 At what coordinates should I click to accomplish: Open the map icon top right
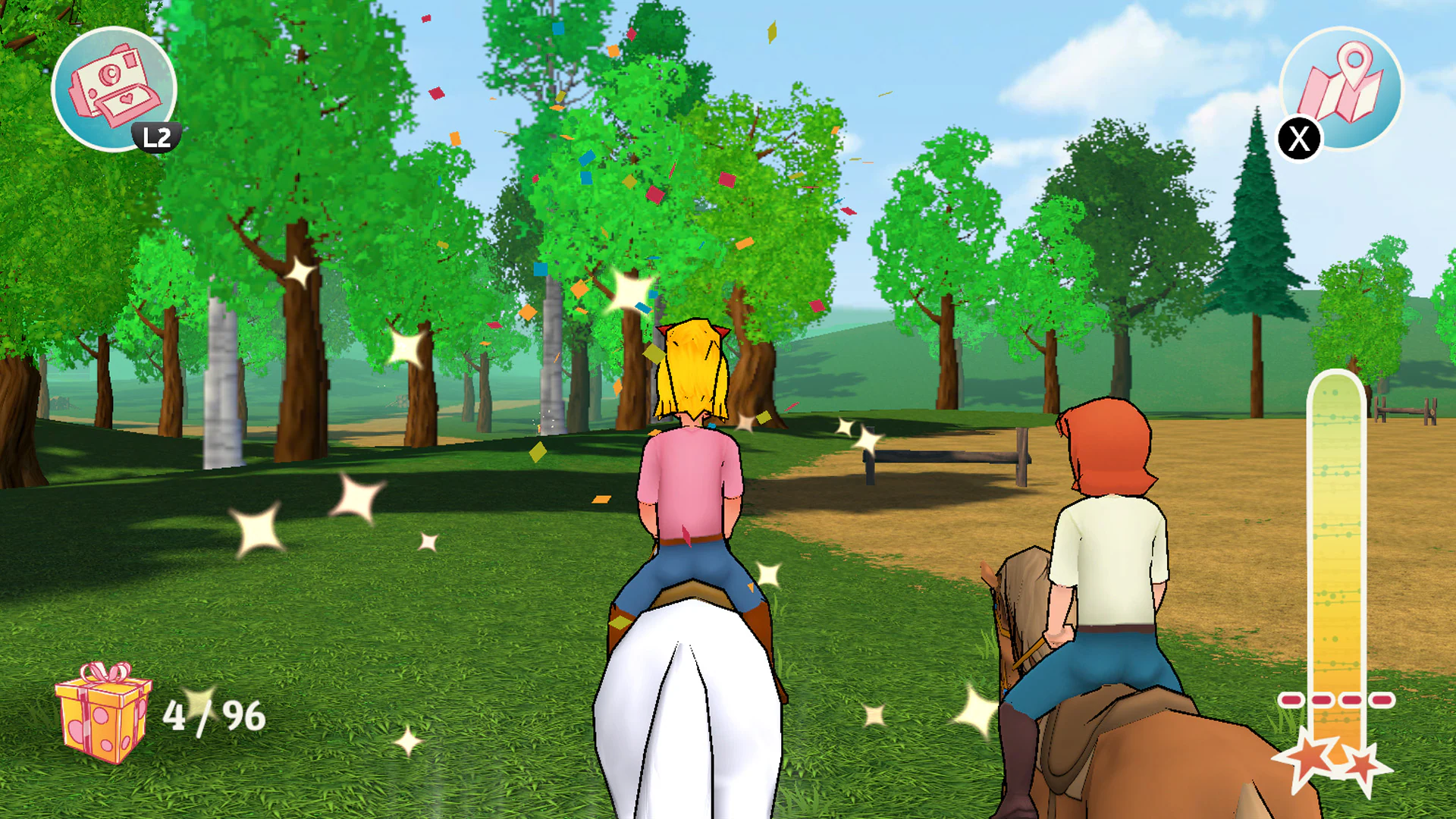click(1341, 87)
